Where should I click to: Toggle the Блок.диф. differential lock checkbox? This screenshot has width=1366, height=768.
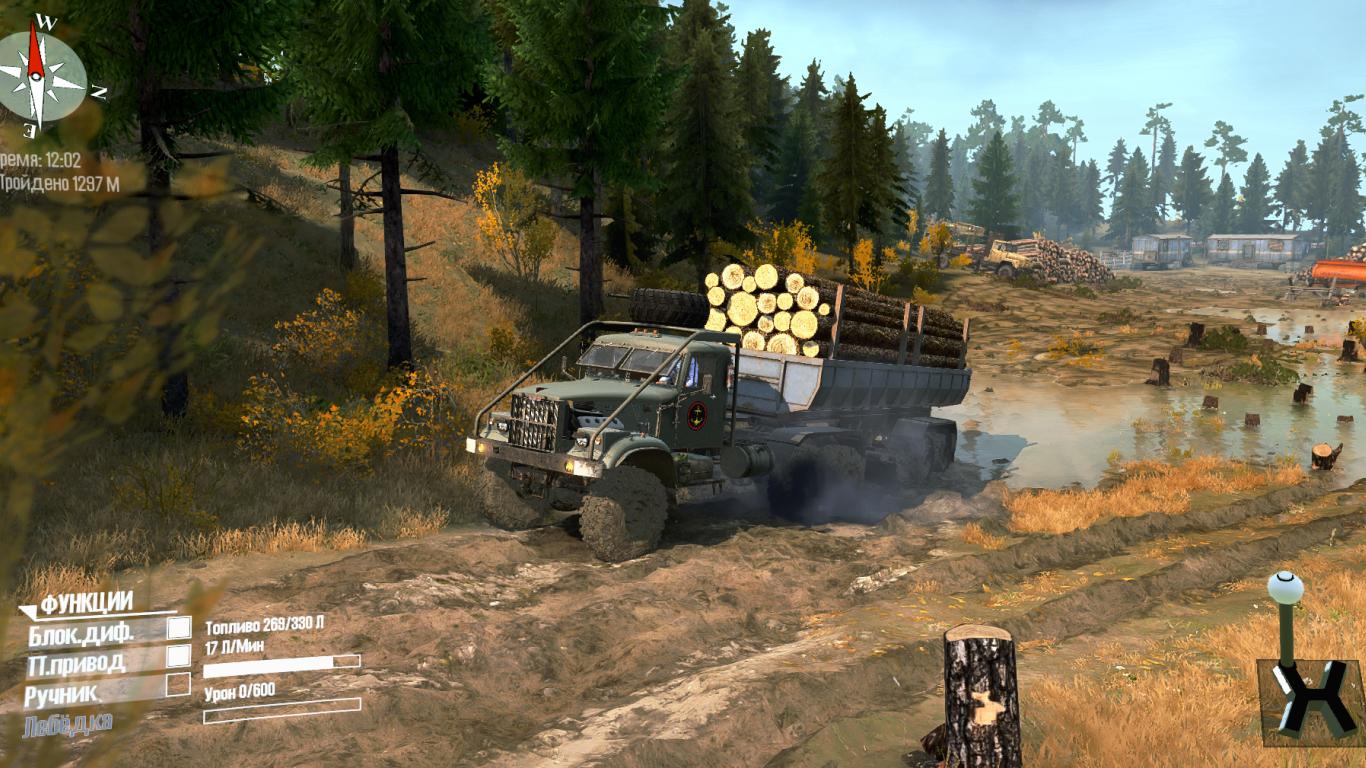[178, 628]
